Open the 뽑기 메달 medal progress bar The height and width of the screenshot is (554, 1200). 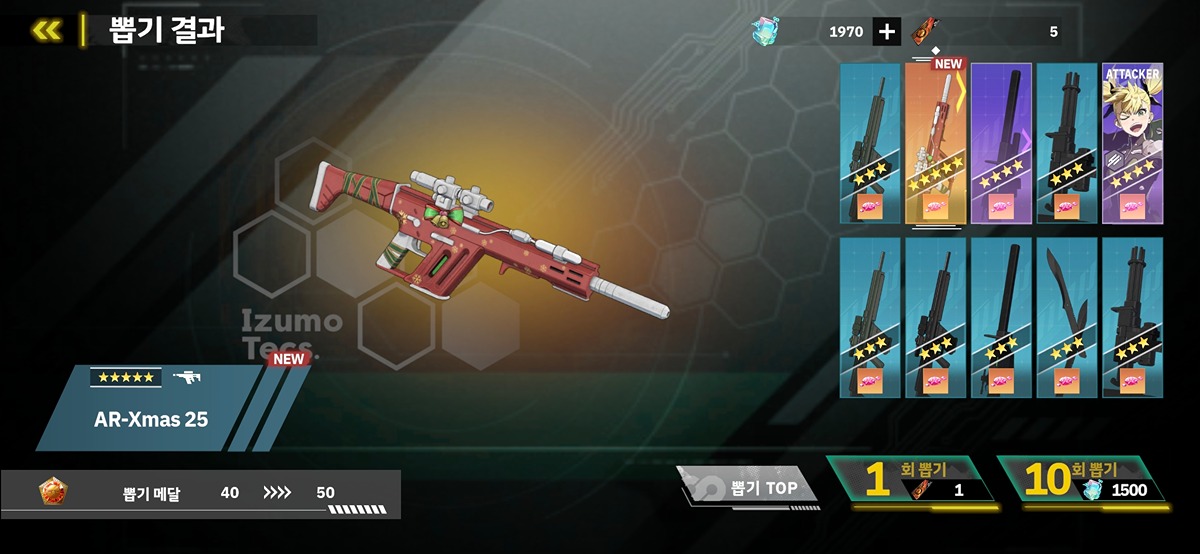(200, 493)
